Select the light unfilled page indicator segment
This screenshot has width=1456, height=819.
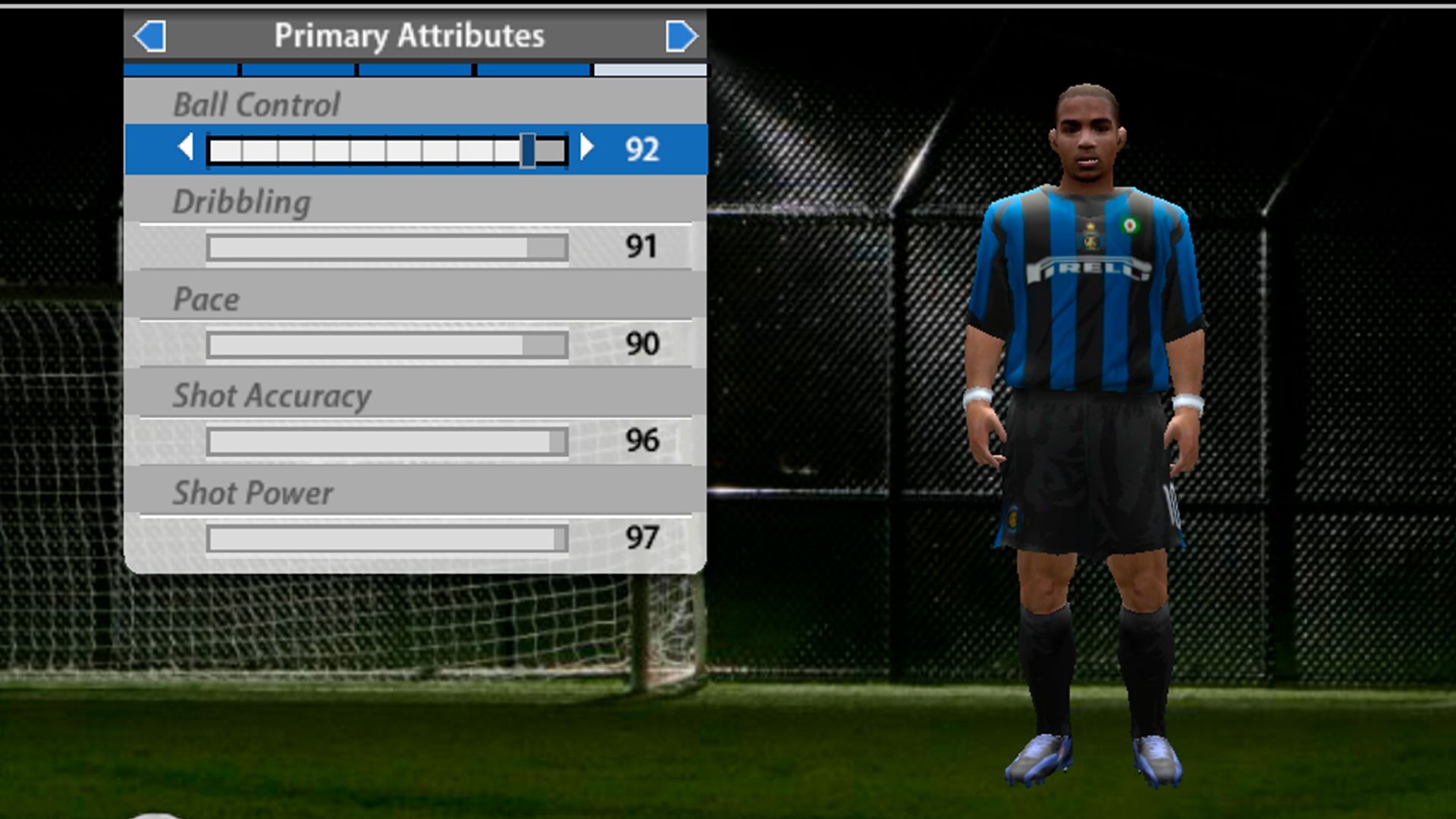648,69
